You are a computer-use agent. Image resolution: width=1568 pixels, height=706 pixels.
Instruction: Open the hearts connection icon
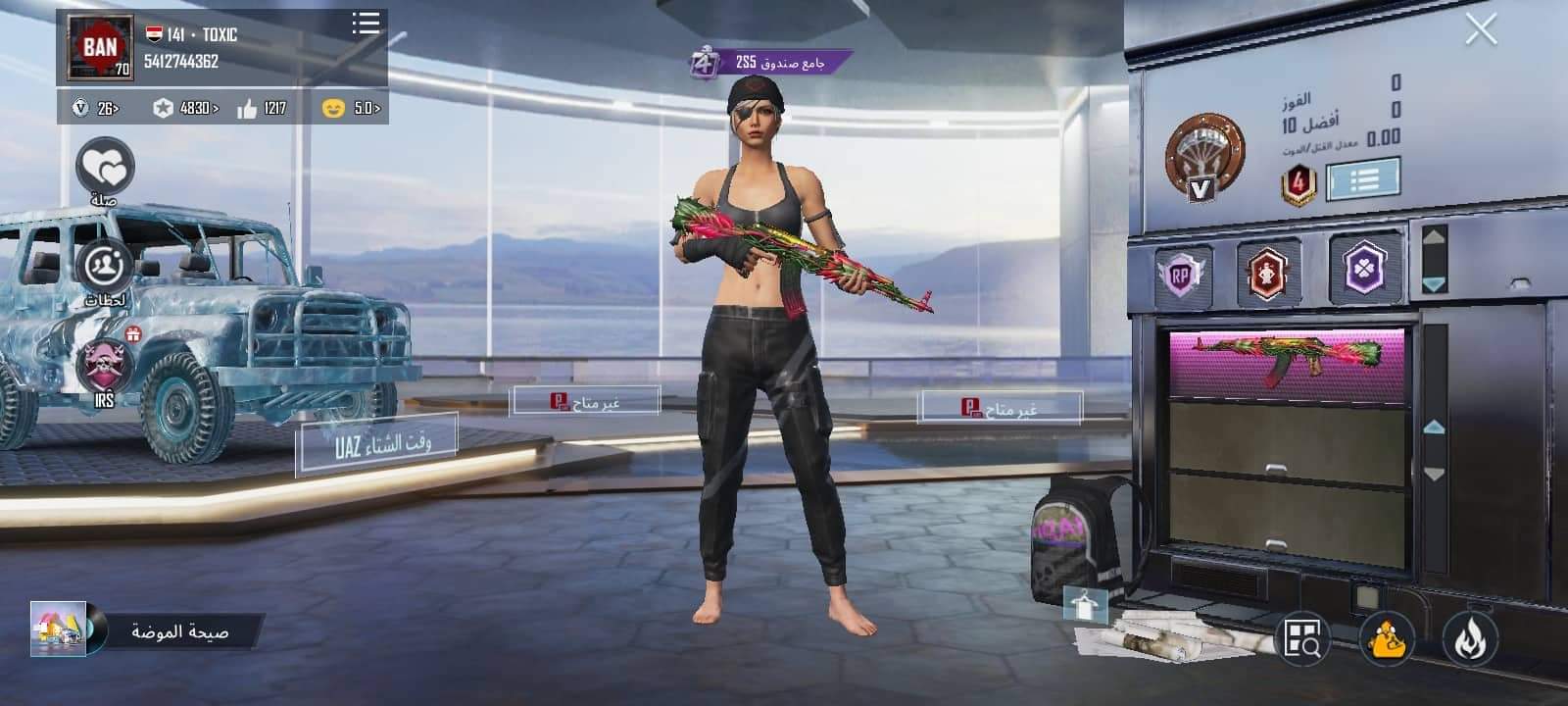coord(105,169)
